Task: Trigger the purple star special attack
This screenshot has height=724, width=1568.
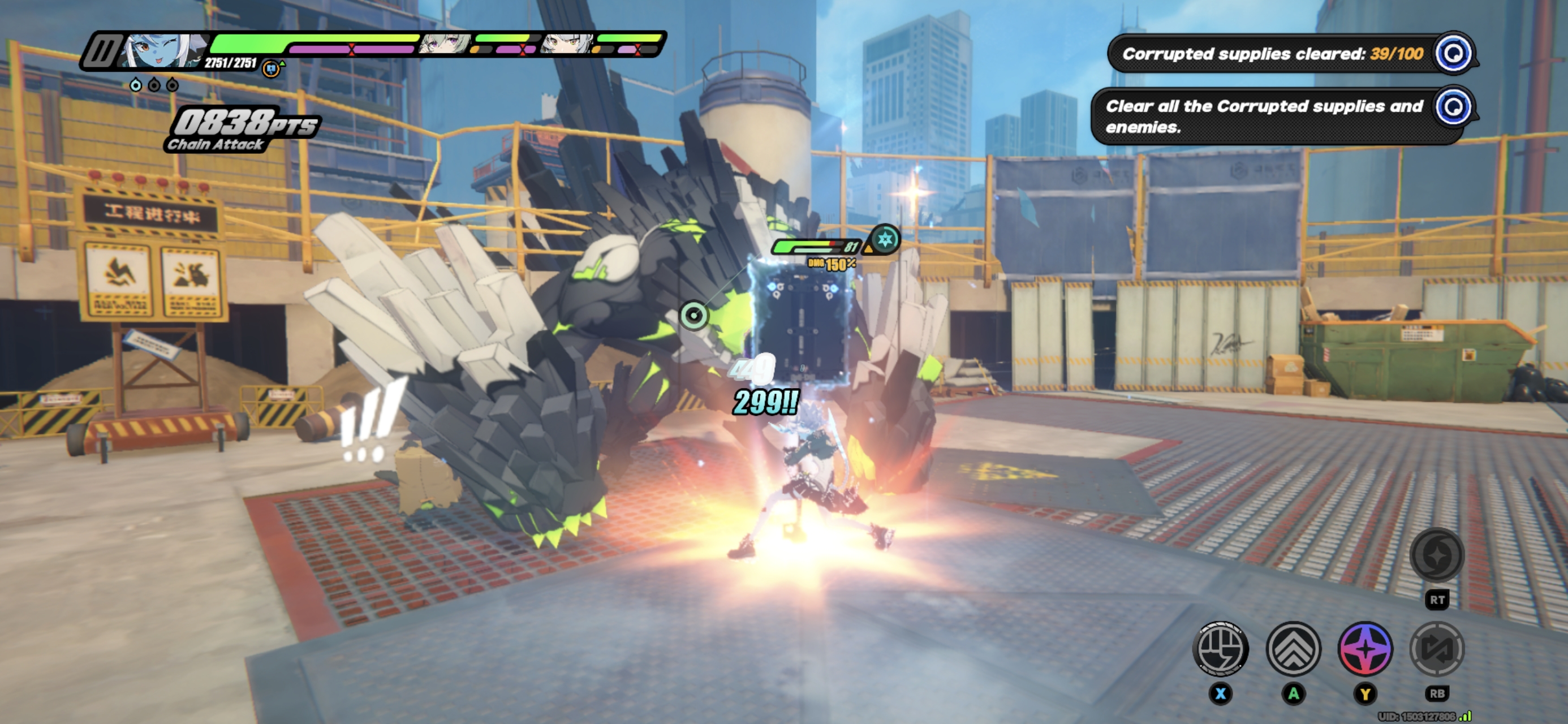Action: click(1365, 649)
